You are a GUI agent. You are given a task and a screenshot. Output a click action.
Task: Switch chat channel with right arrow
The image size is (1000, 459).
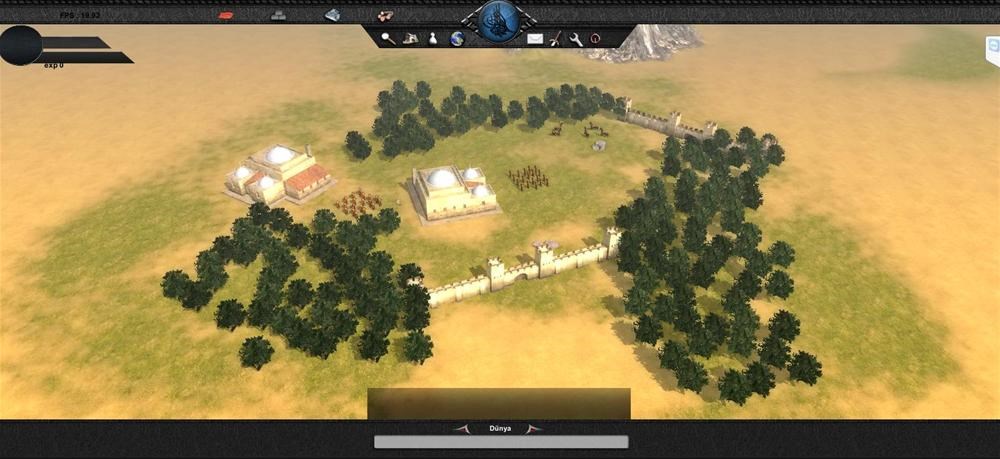pos(537,429)
